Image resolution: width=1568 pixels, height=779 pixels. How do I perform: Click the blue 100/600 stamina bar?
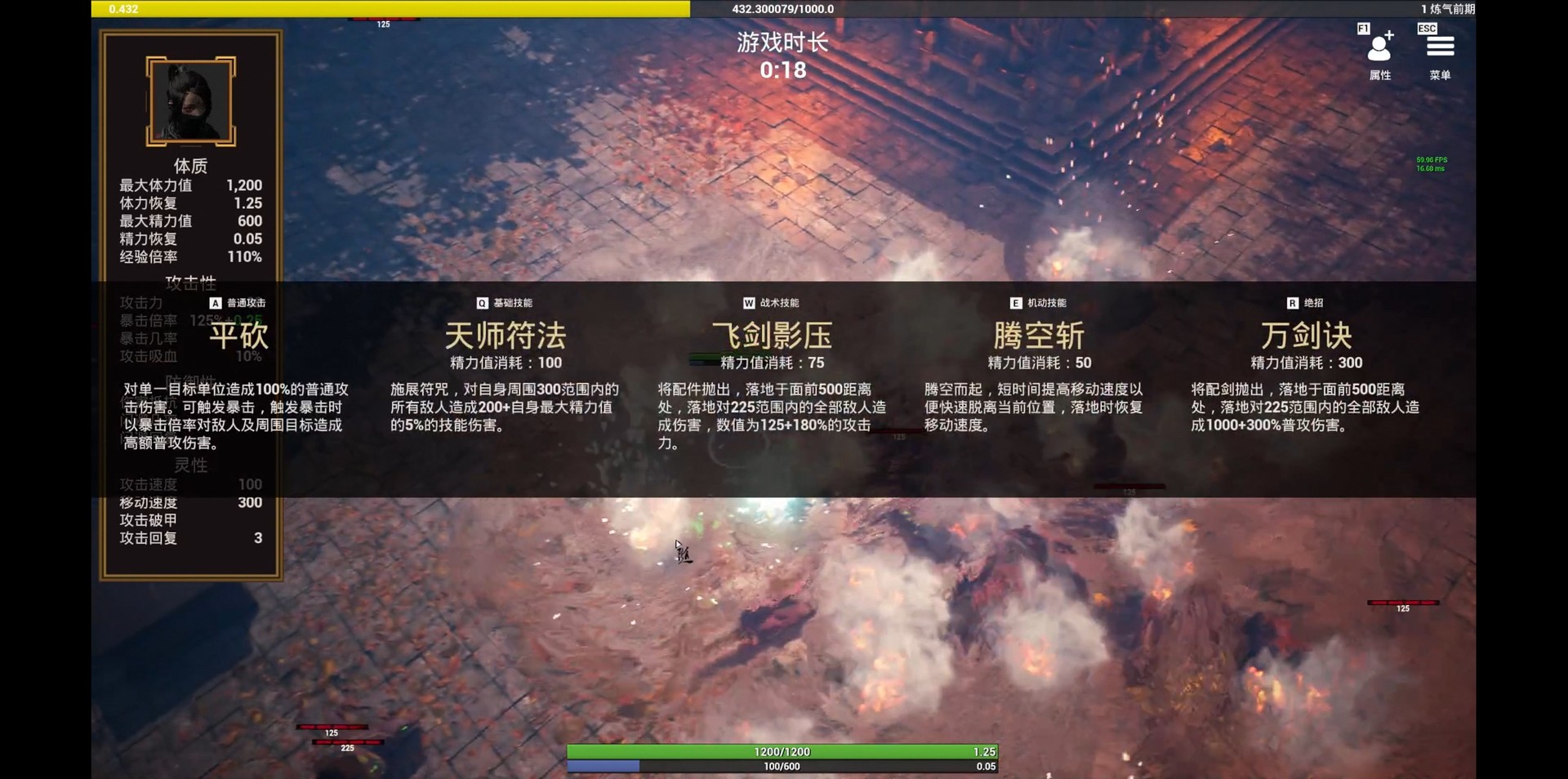tap(784, 766)
